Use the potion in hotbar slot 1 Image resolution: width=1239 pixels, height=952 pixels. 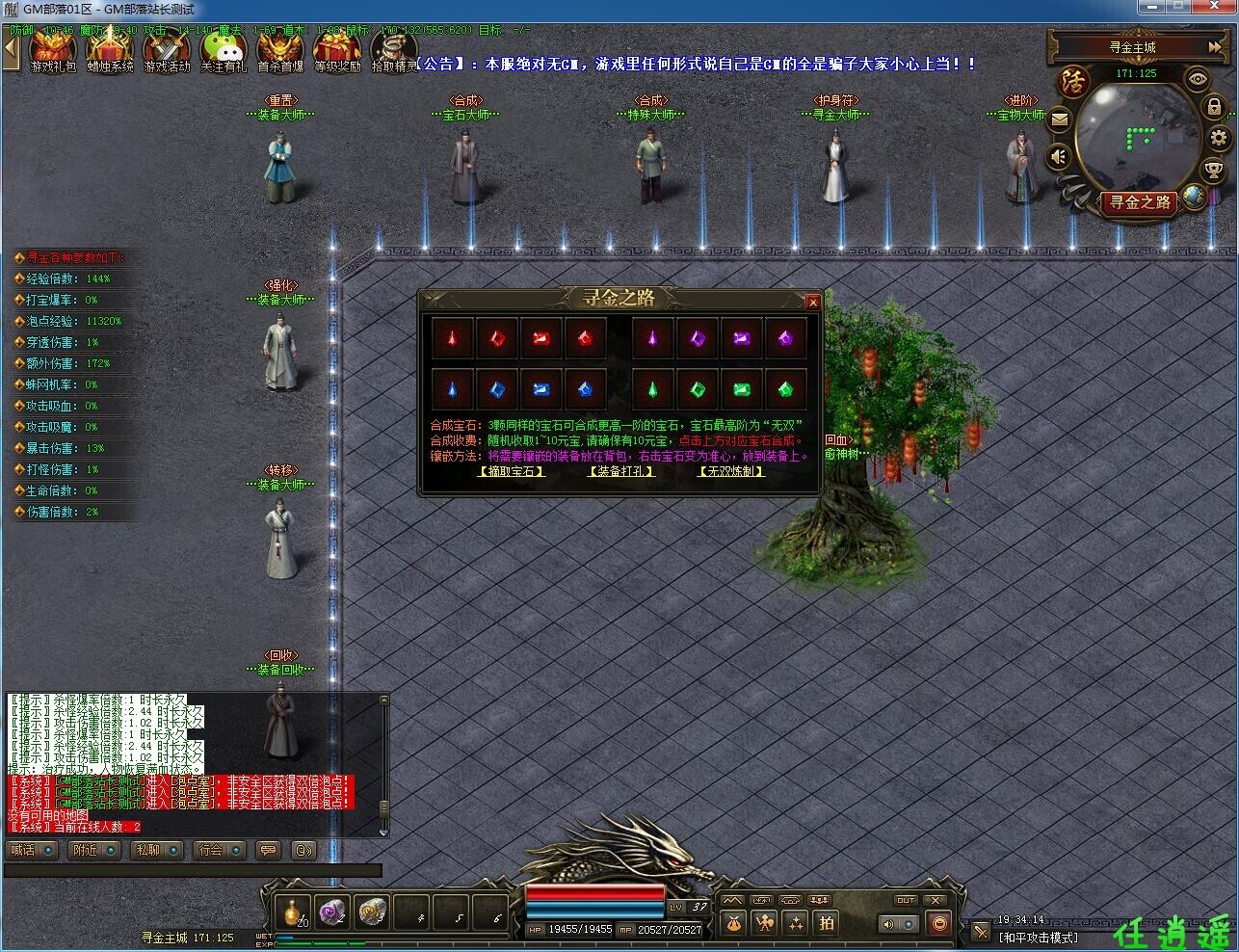coord(293,912)
